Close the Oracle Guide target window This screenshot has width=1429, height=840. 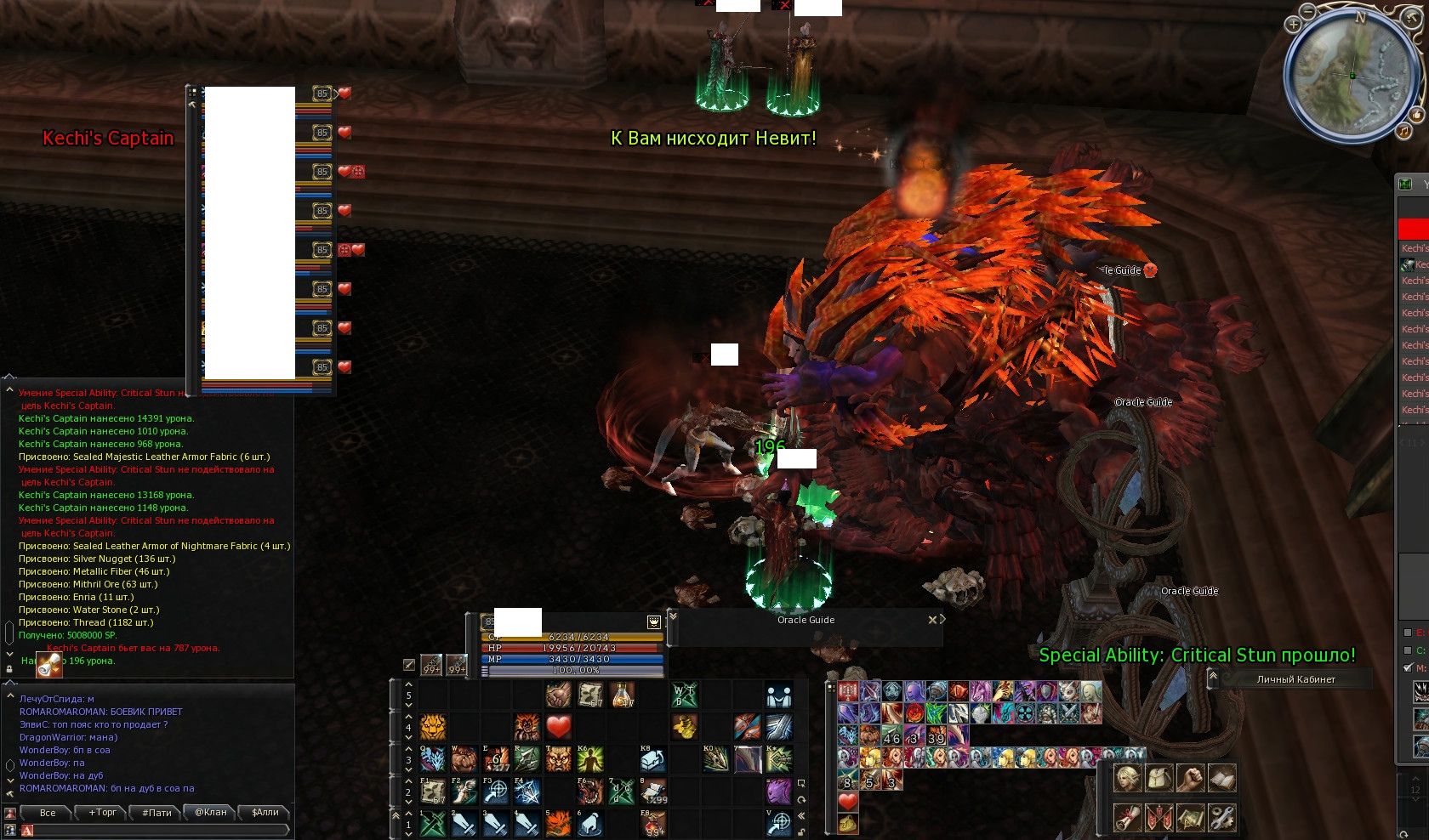(932, 620)
